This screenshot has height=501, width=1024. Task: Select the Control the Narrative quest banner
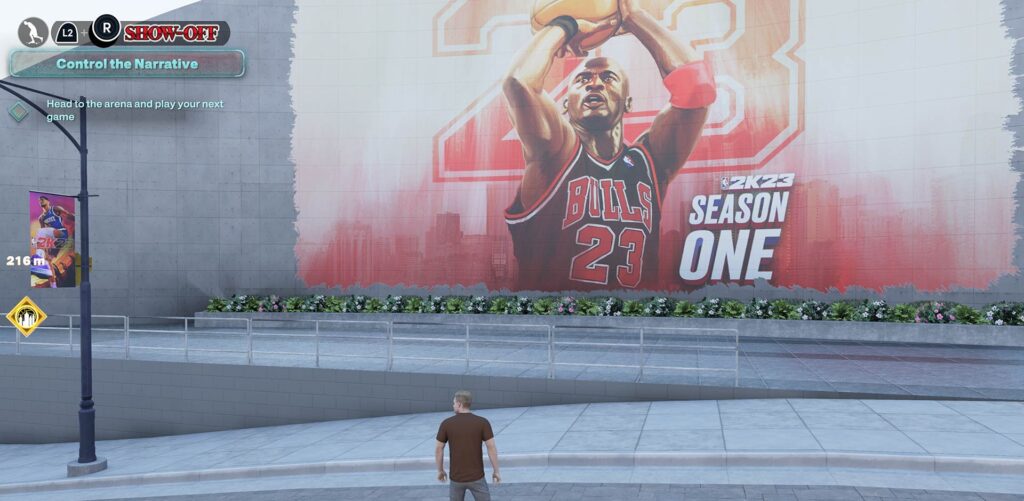click(x=127, y=64)
